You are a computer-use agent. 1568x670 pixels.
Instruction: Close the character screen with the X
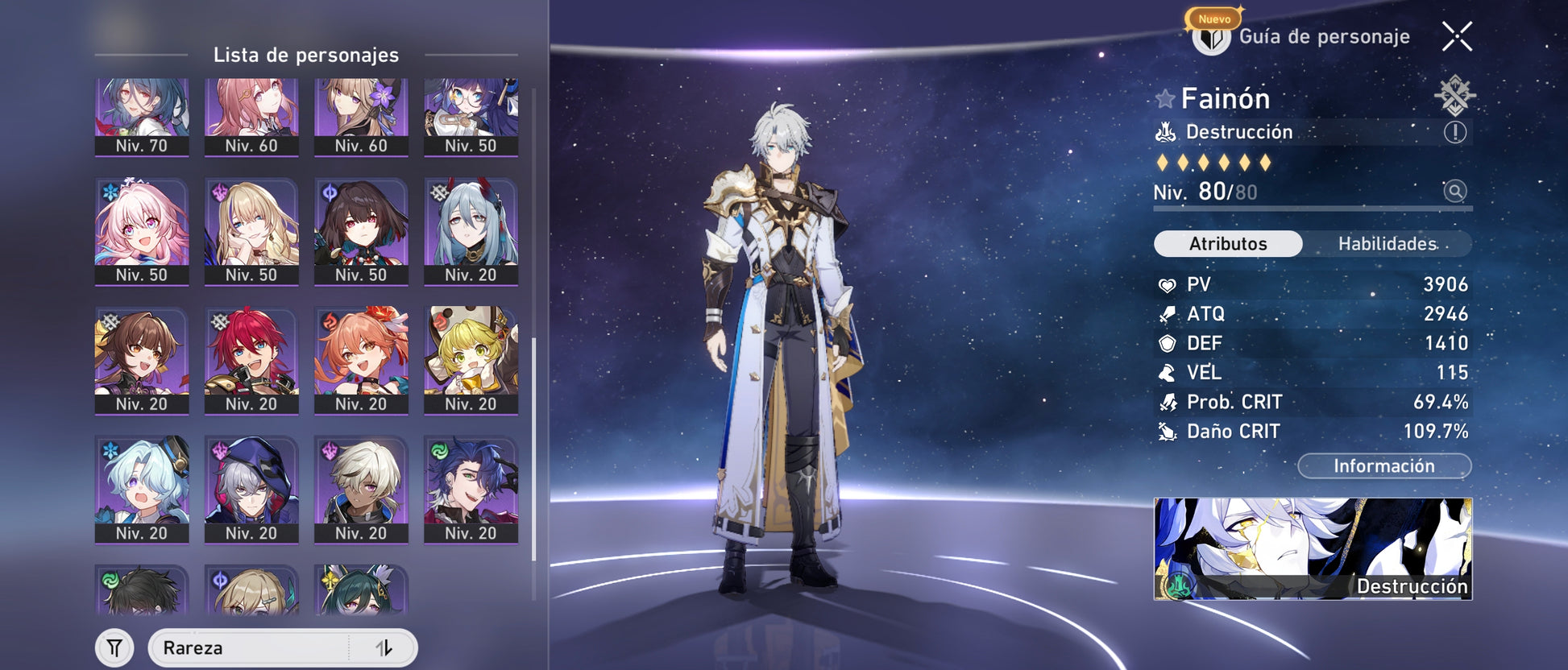pyautogui.click(x=1457, y=37)
